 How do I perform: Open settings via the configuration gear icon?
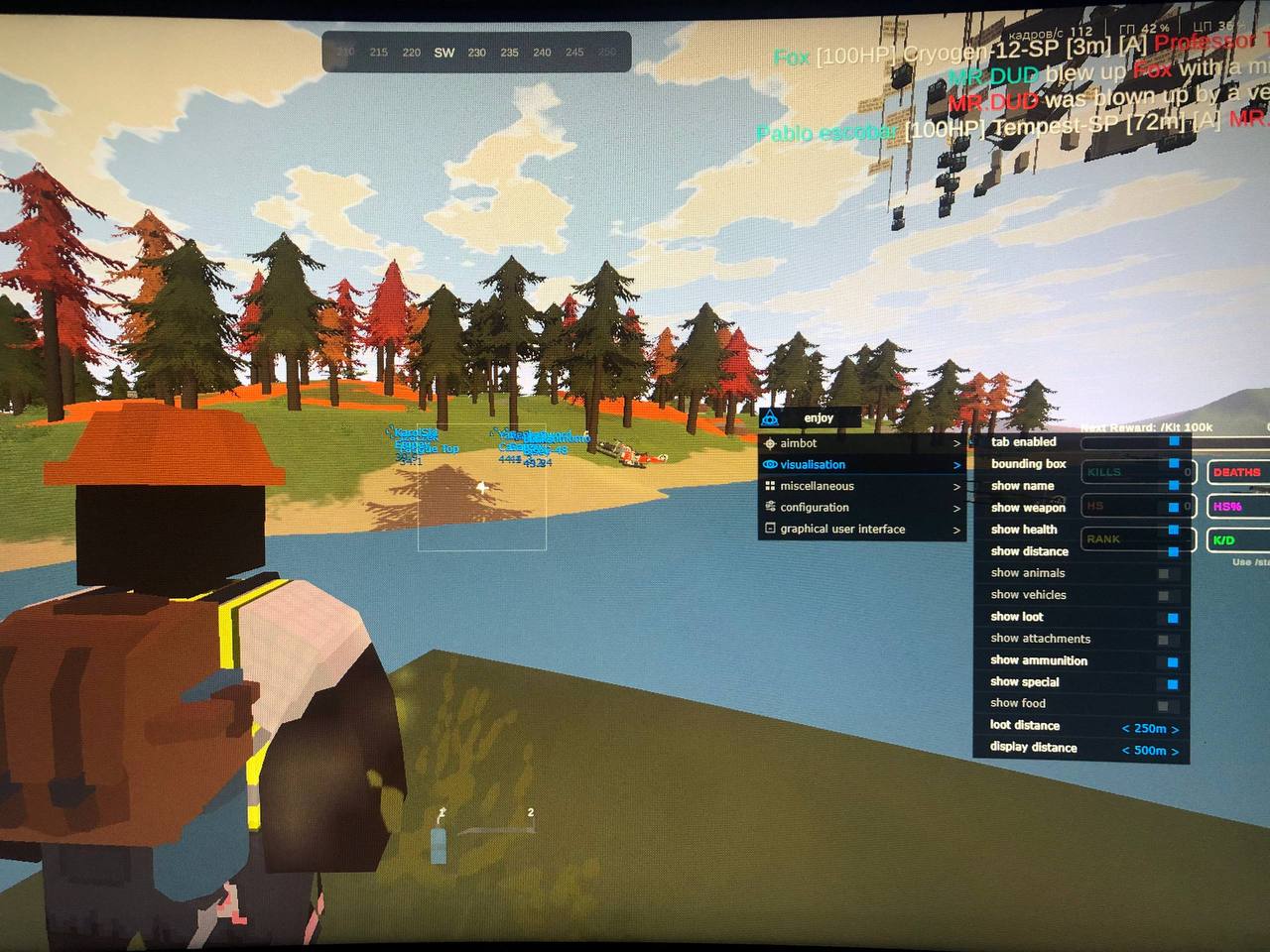770,507
